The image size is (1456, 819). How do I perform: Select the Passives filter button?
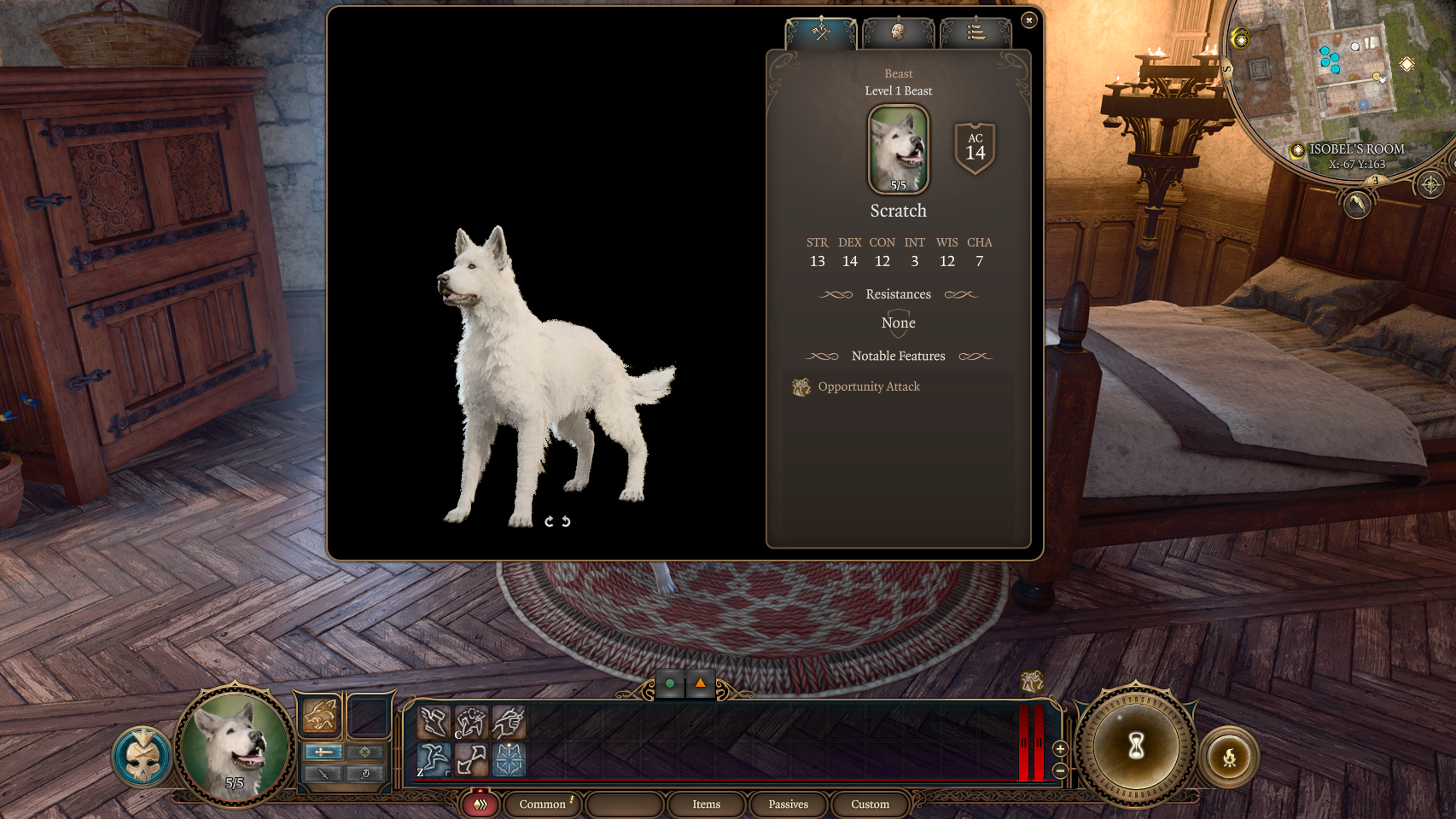[x=787, y=804]
